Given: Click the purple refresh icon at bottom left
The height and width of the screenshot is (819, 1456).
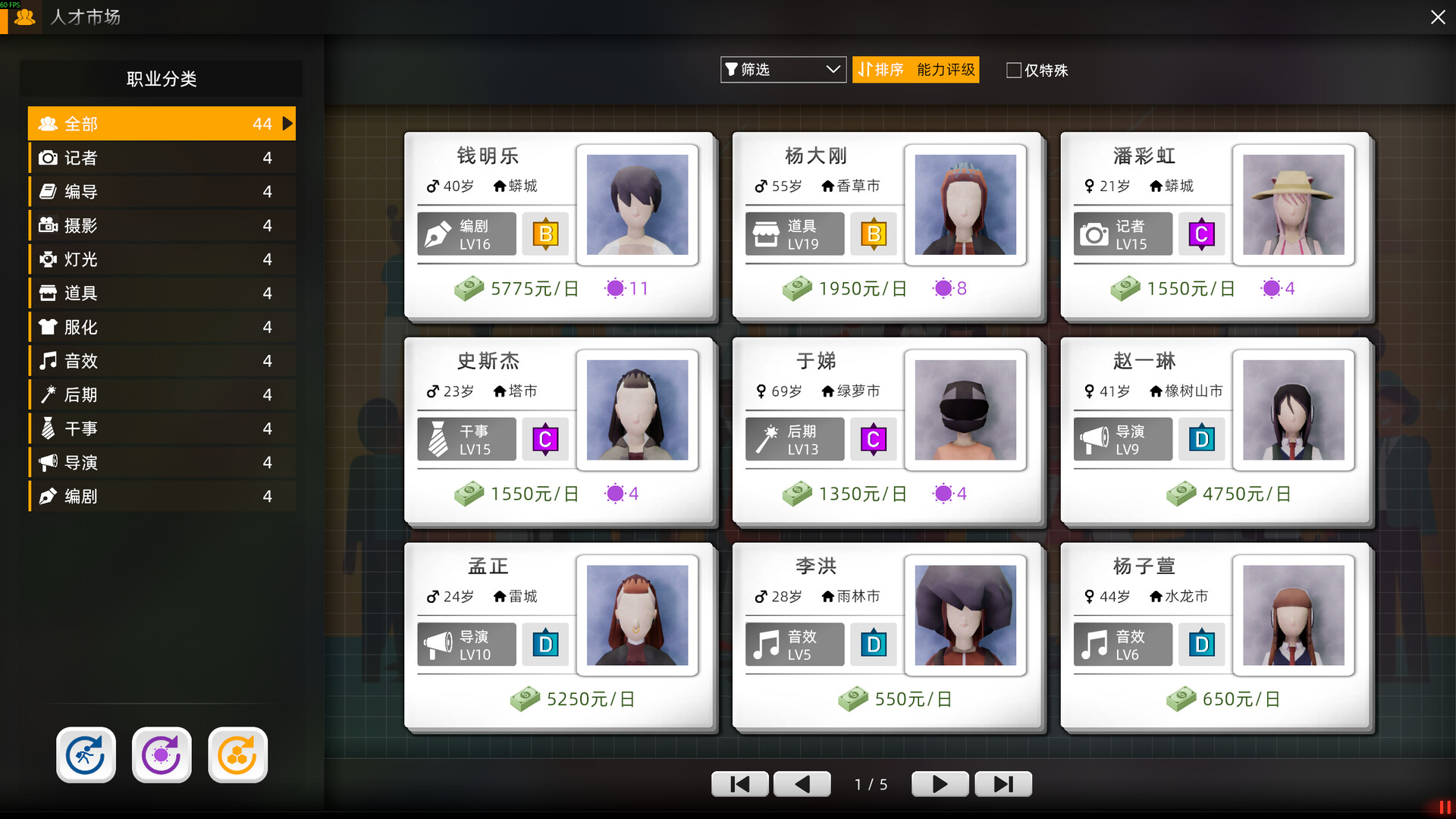Looking at the screenshot, I should [x=162, y=755].
